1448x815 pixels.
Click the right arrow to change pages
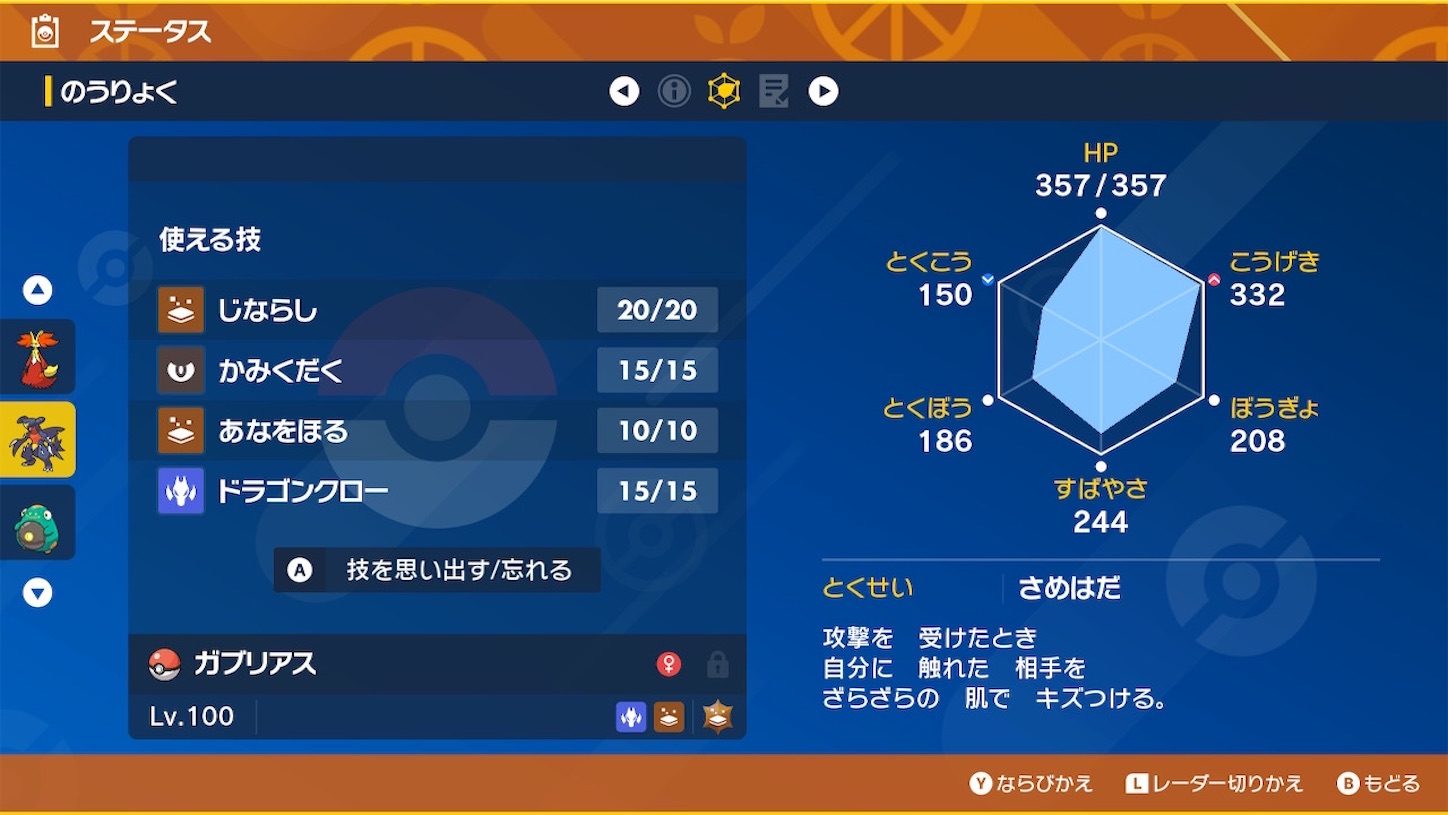tap(823, 90)
